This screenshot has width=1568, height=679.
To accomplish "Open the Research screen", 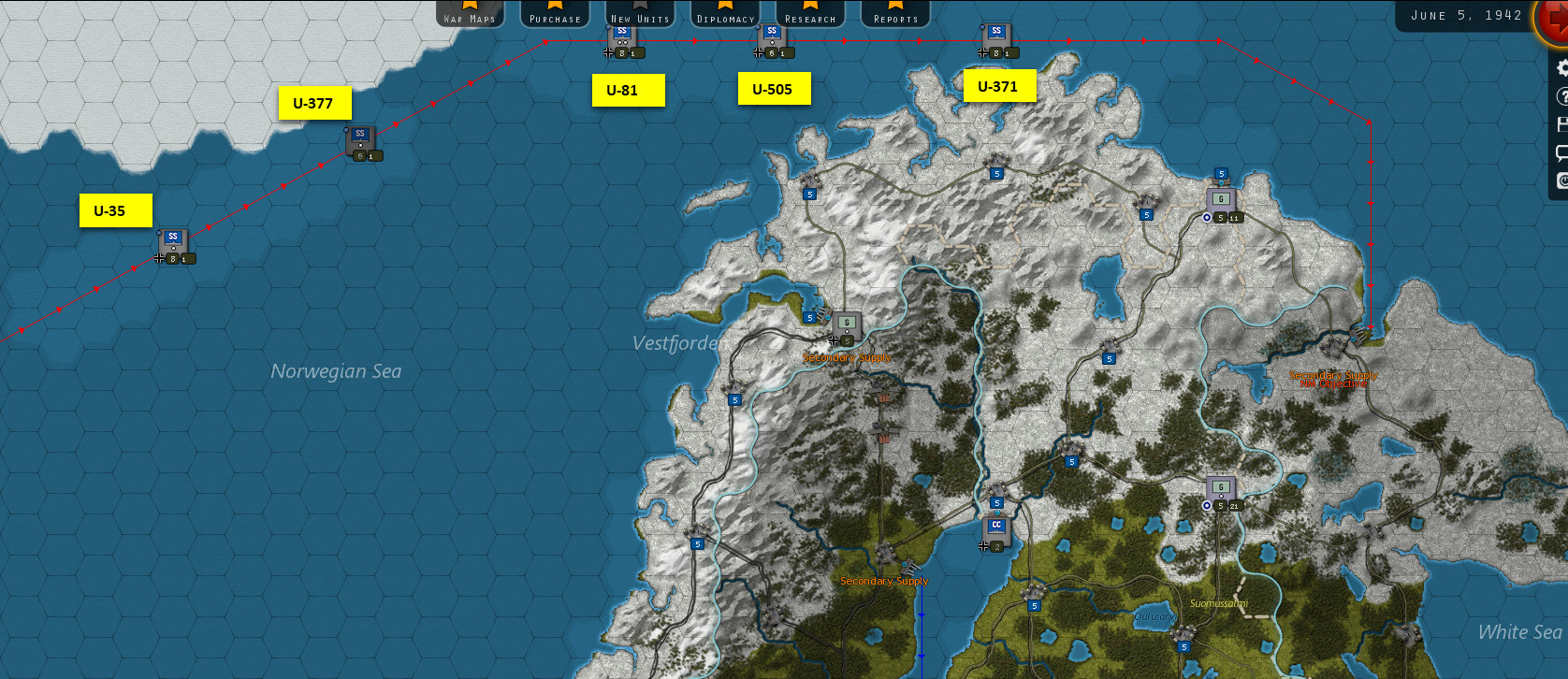I will click(810, 14).
